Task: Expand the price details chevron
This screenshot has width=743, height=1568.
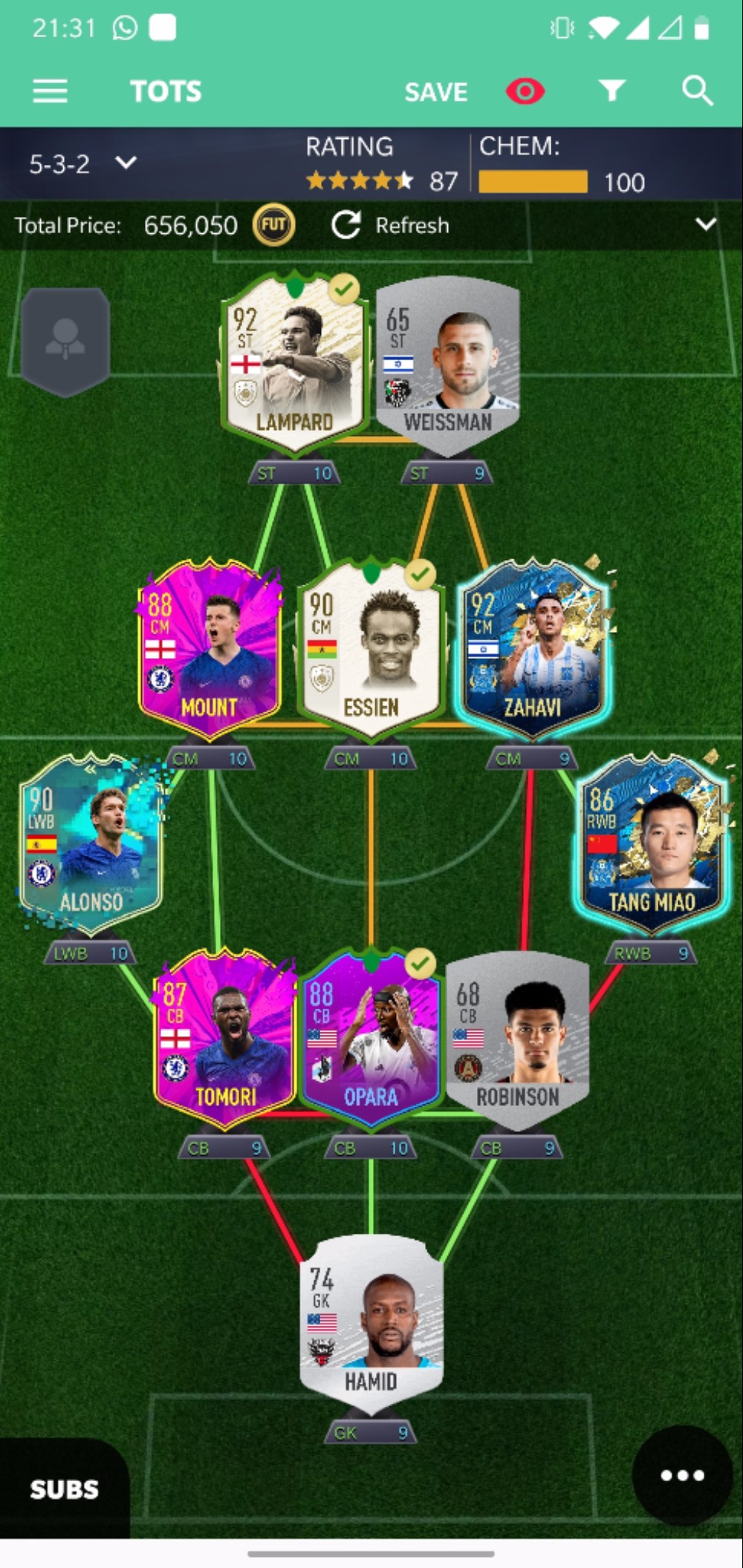Action: (705, 224)
